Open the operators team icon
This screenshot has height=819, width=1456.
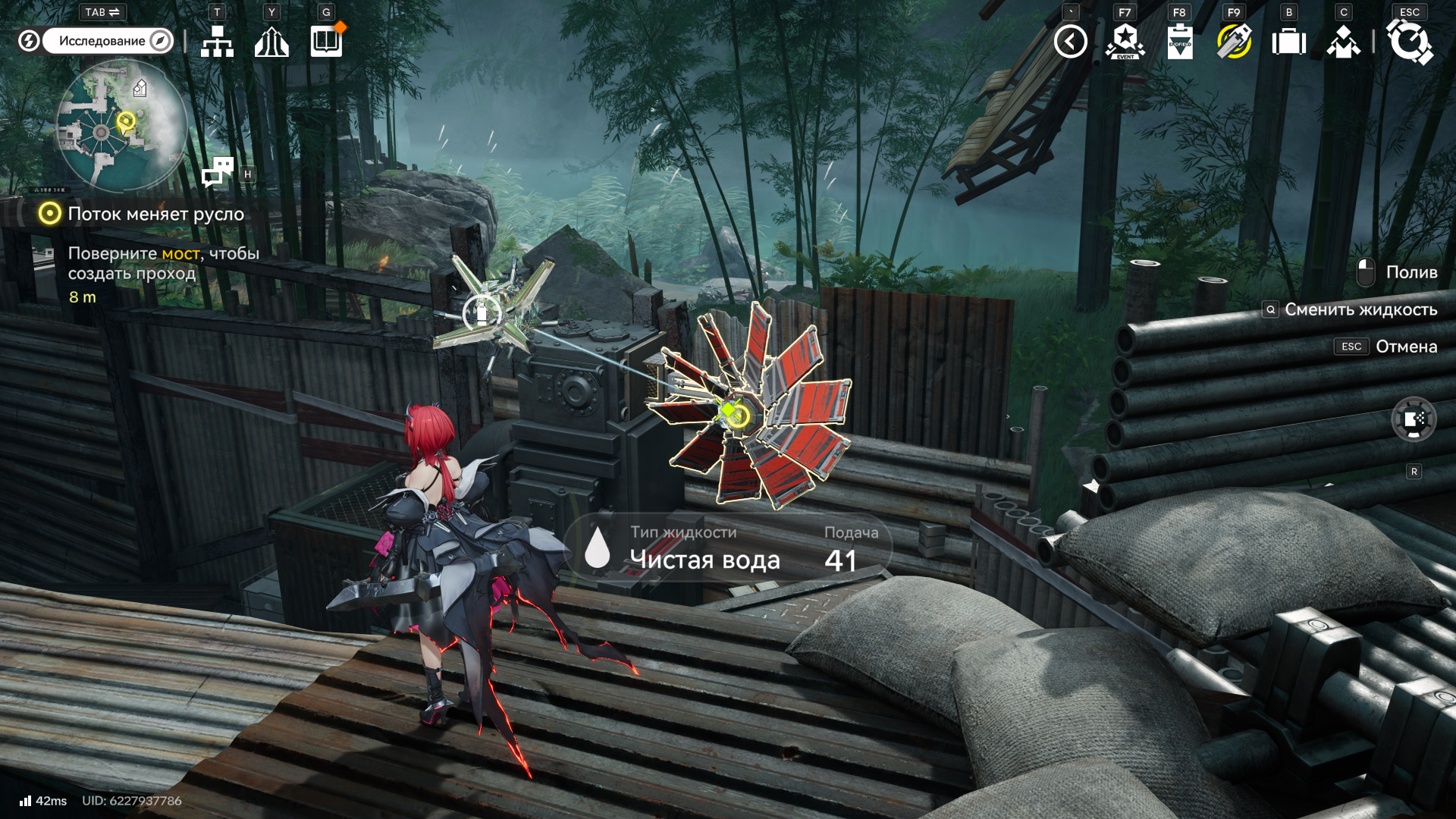[x=1343, y=42]
